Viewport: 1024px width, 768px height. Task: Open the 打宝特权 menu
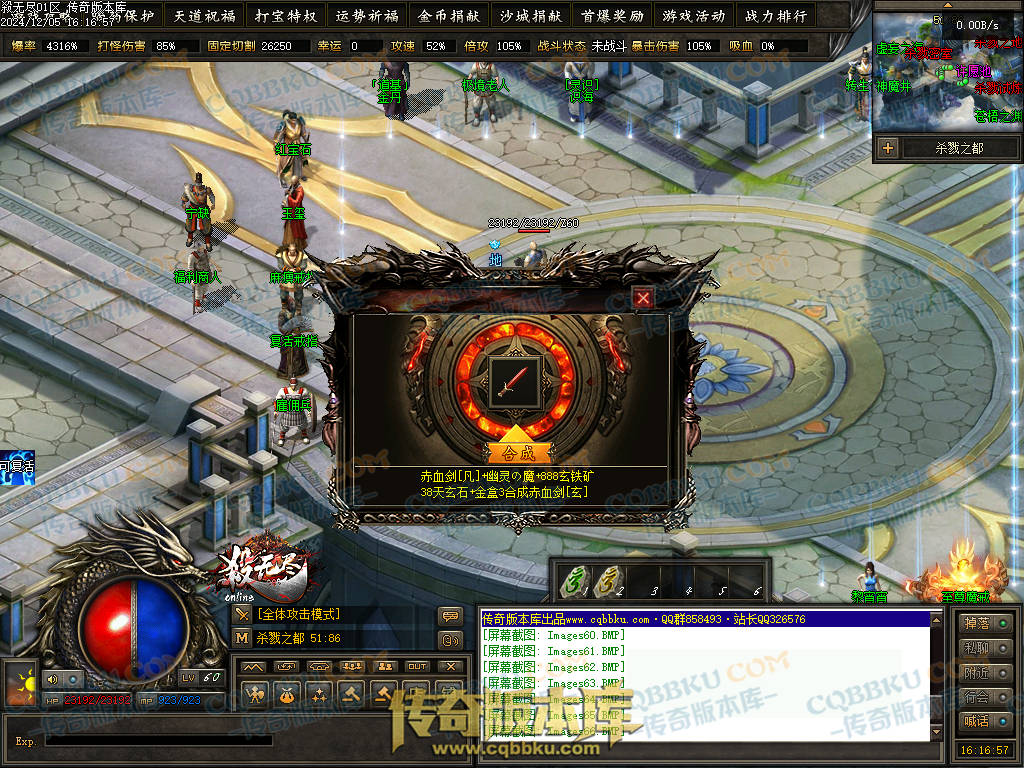[286, 16]
